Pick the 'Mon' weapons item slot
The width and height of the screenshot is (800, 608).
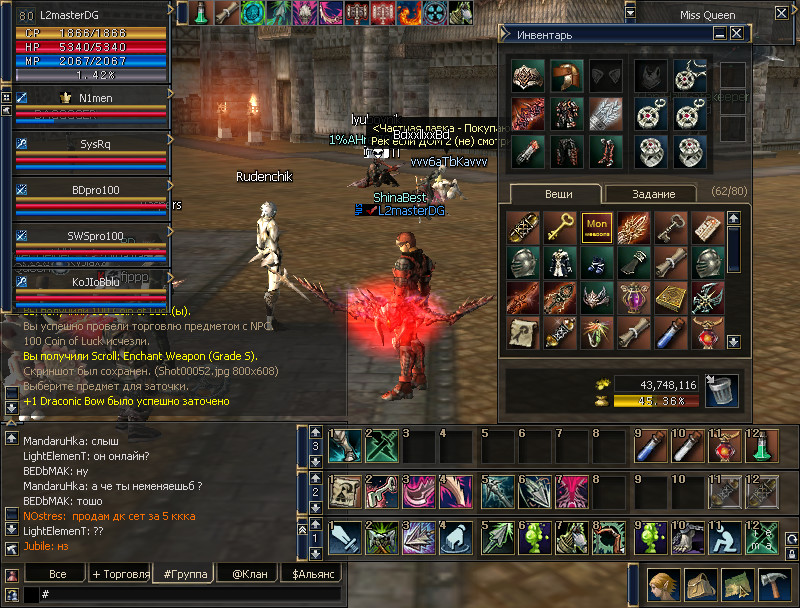tap(596, 227)
